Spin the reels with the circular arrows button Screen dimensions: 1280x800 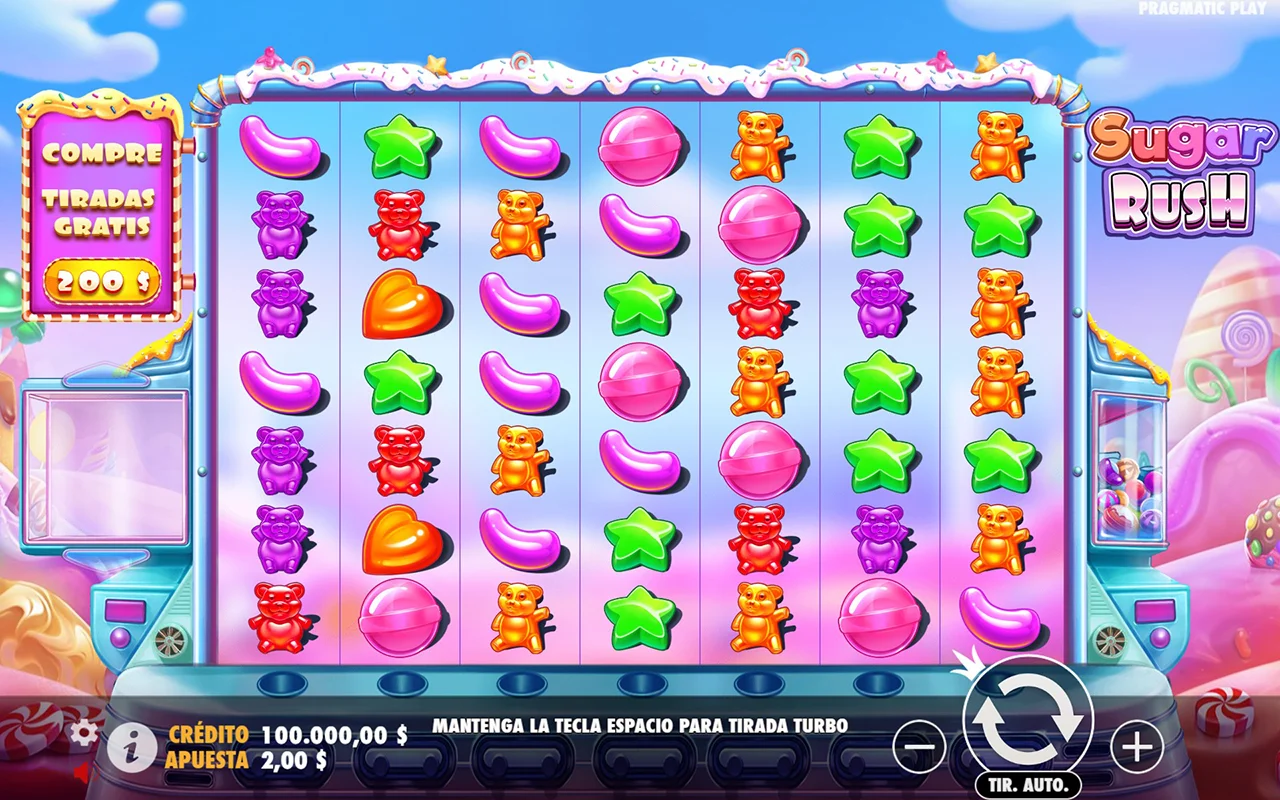point(1028,723)
